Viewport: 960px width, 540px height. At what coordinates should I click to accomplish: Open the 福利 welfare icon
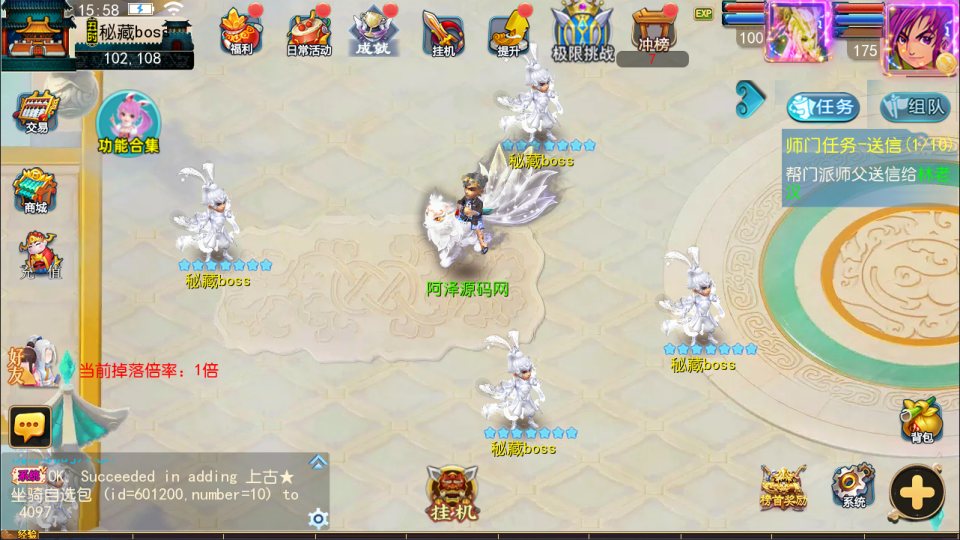click(240, 32)
